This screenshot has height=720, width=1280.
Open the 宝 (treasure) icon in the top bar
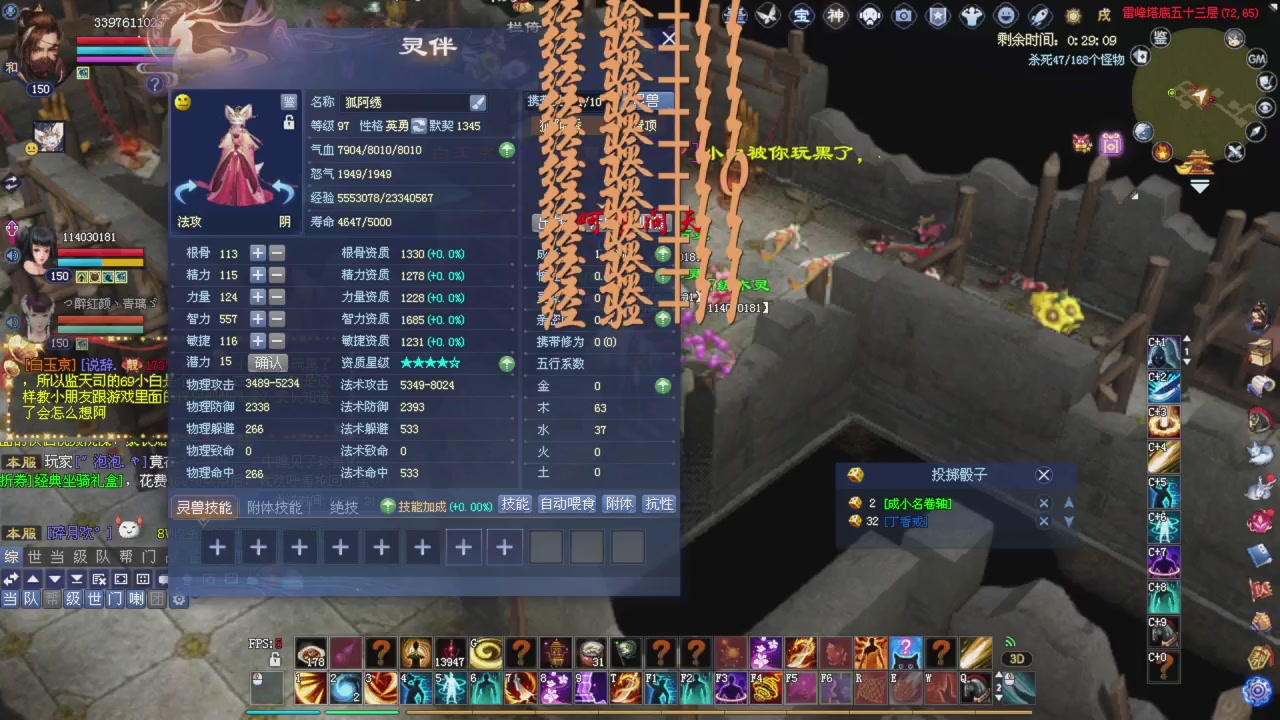coord(803,15)
